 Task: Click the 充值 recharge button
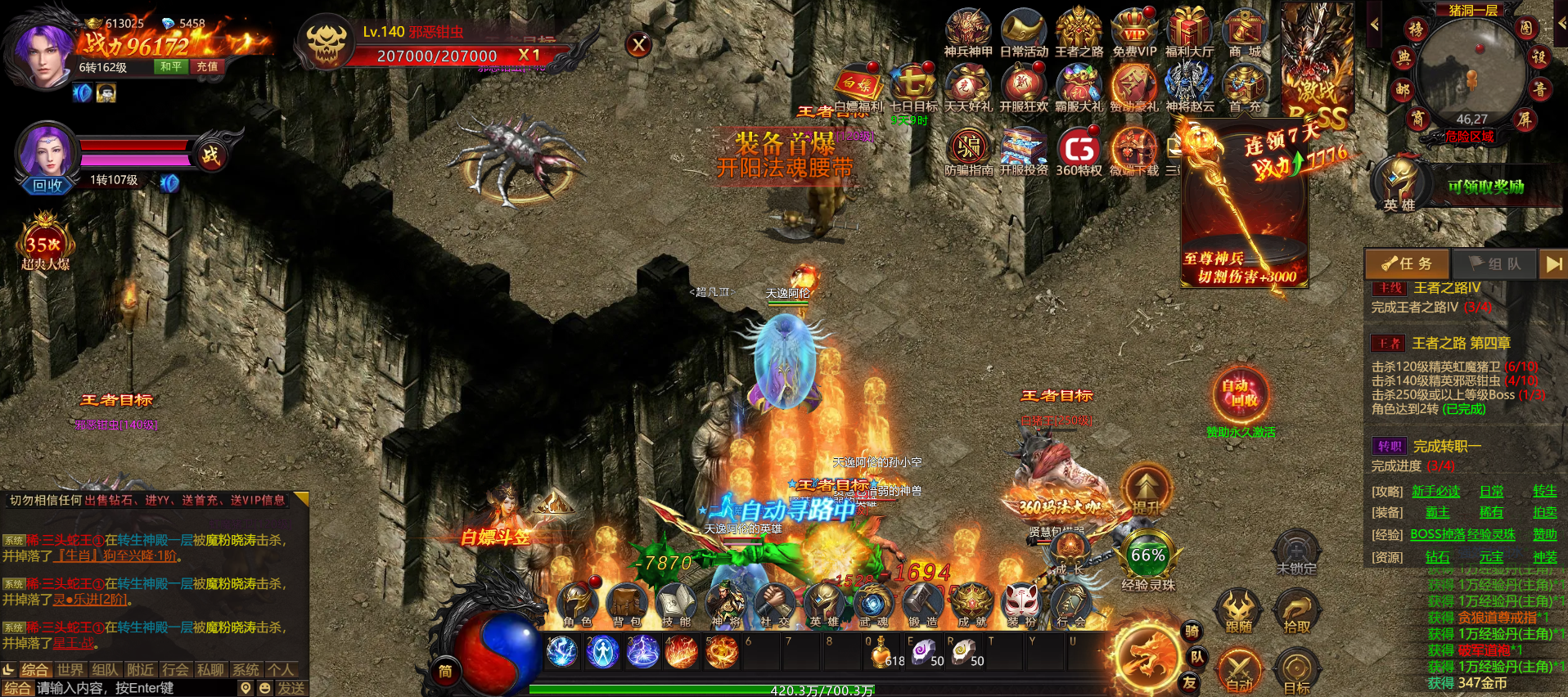[207, 66]
